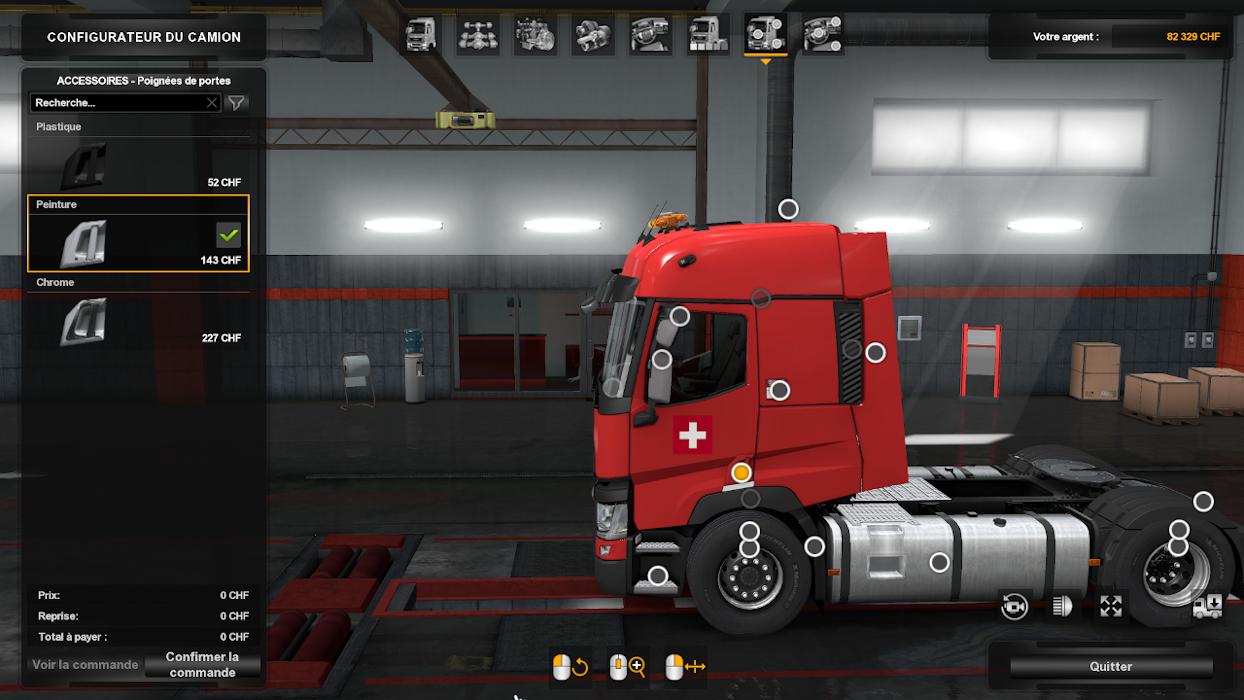Open the interior accessories tab with markers
Image resolution: width=1244 pixels, height=700 pixels.
click(x=822, y=35)
